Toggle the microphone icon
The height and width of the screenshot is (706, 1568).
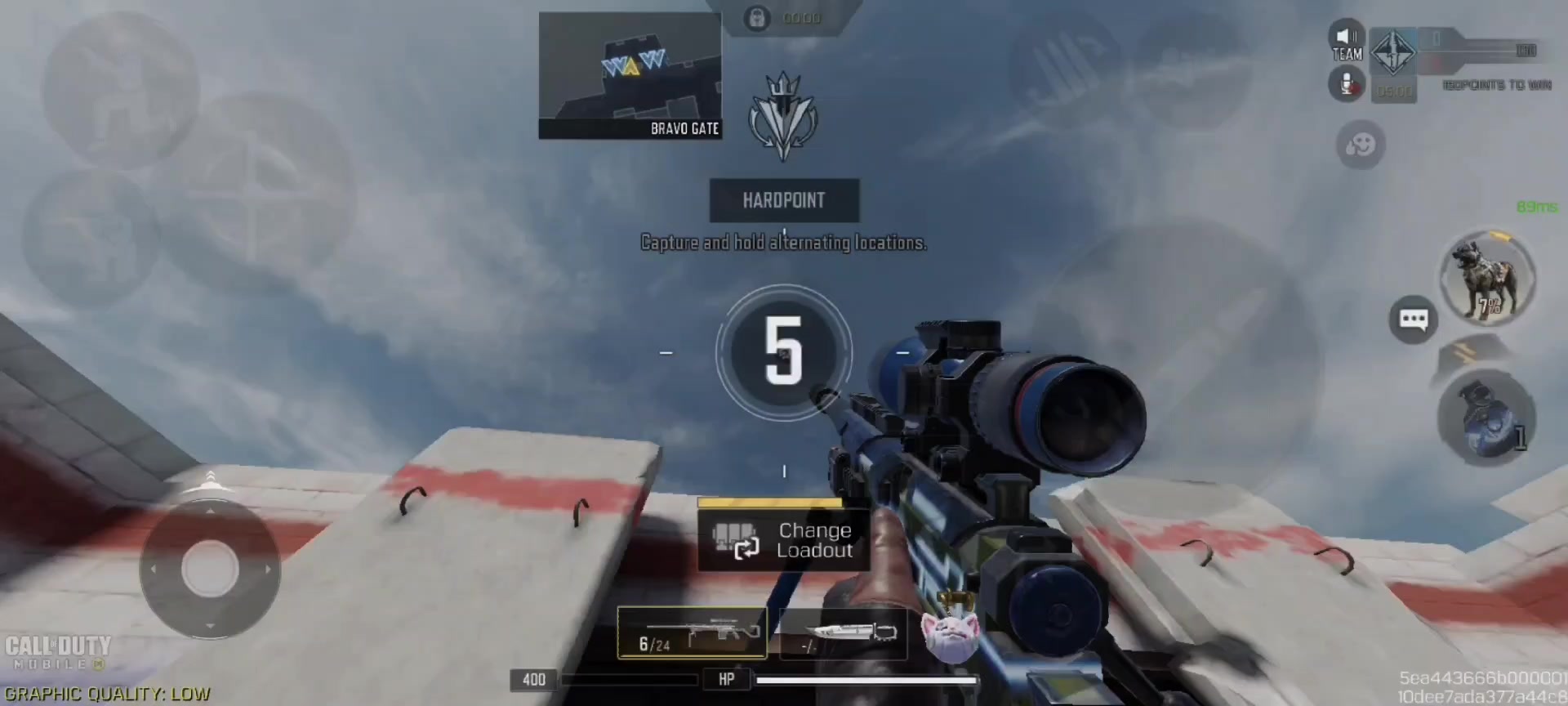click(x=1347, y=84)
